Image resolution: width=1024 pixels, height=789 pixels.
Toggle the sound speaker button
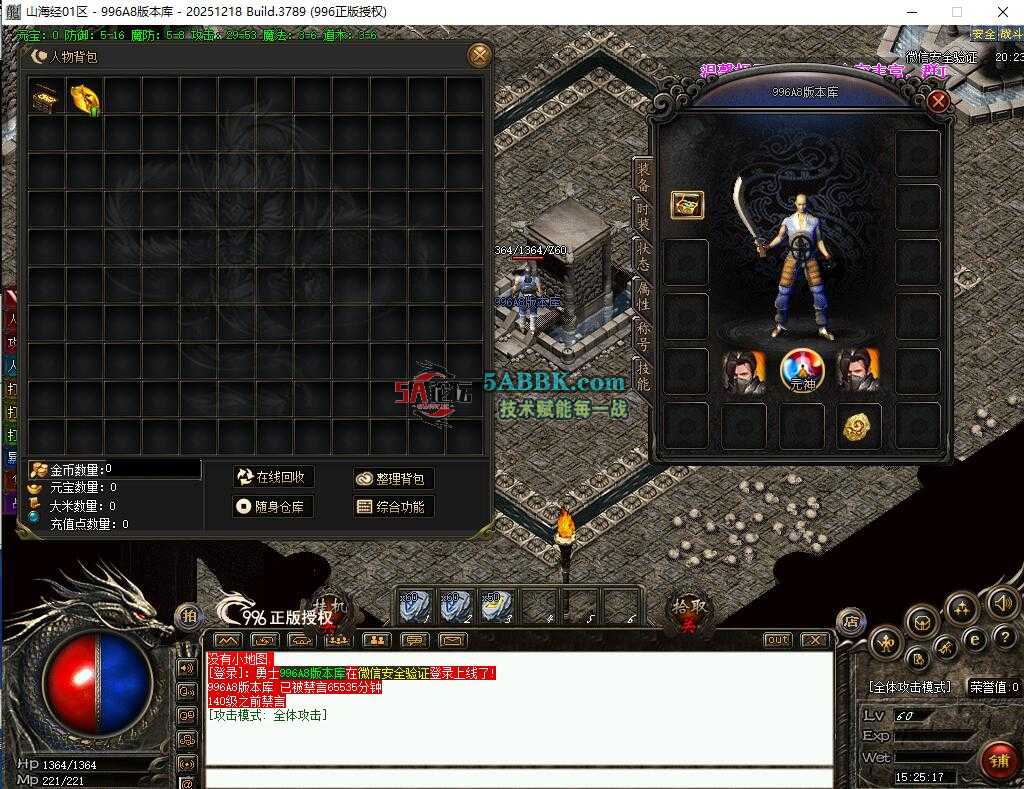click(x=1002, y=602)
